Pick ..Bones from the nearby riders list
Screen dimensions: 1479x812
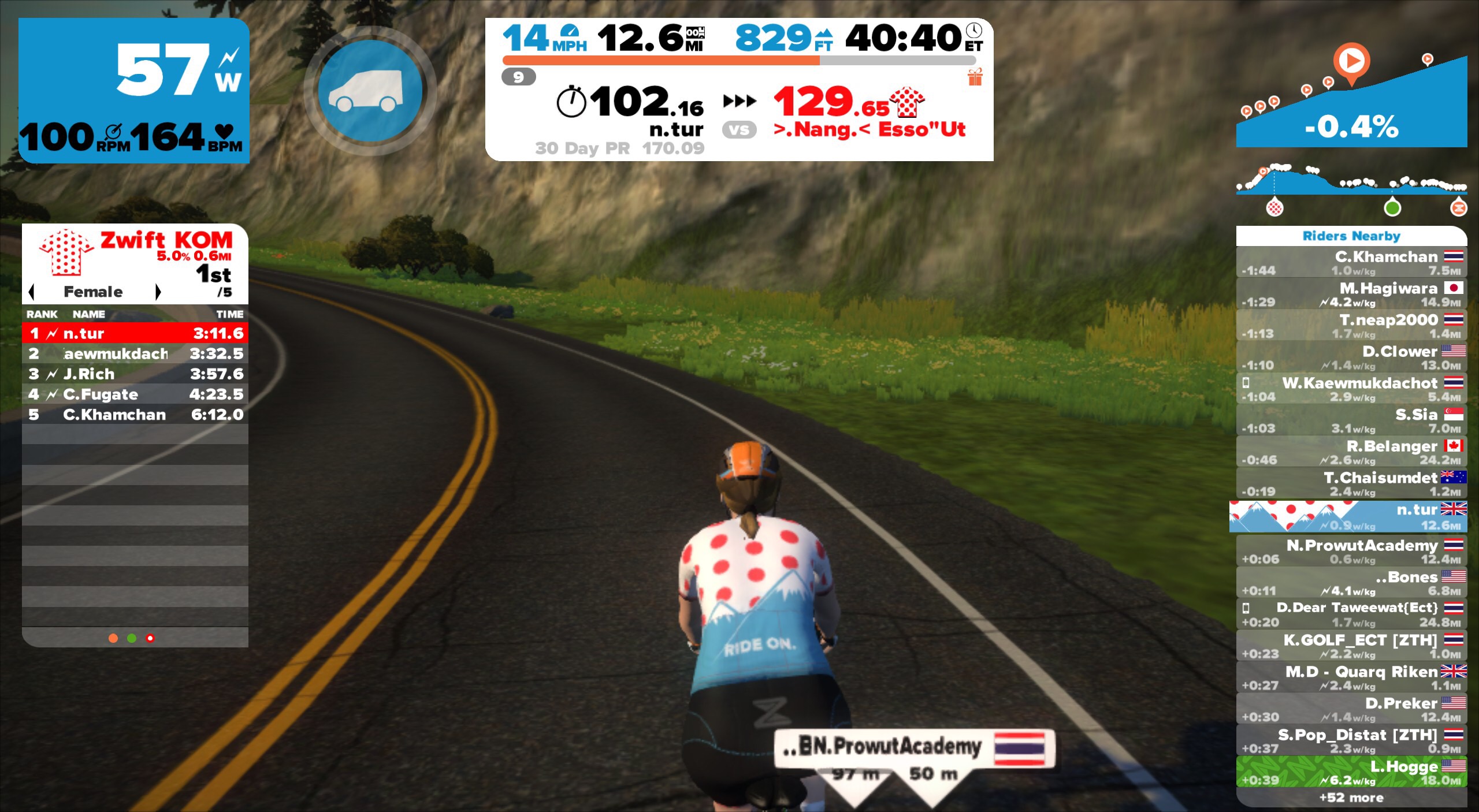point(1351,583)
